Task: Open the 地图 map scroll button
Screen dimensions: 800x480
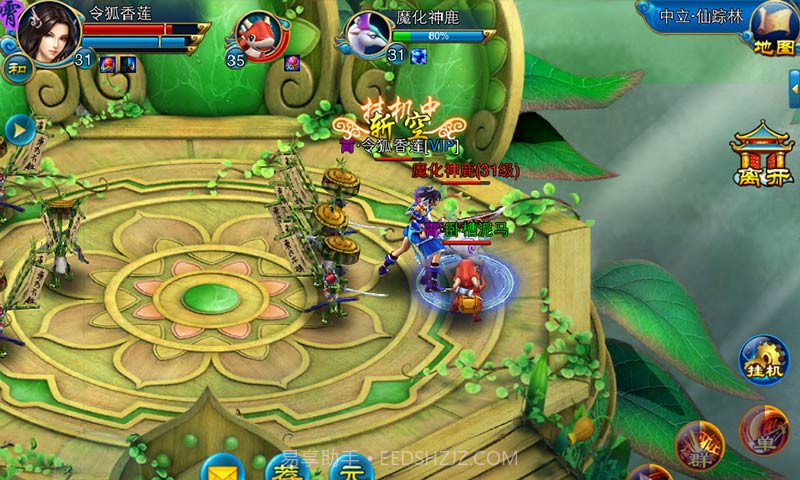Action: [770, 30]
